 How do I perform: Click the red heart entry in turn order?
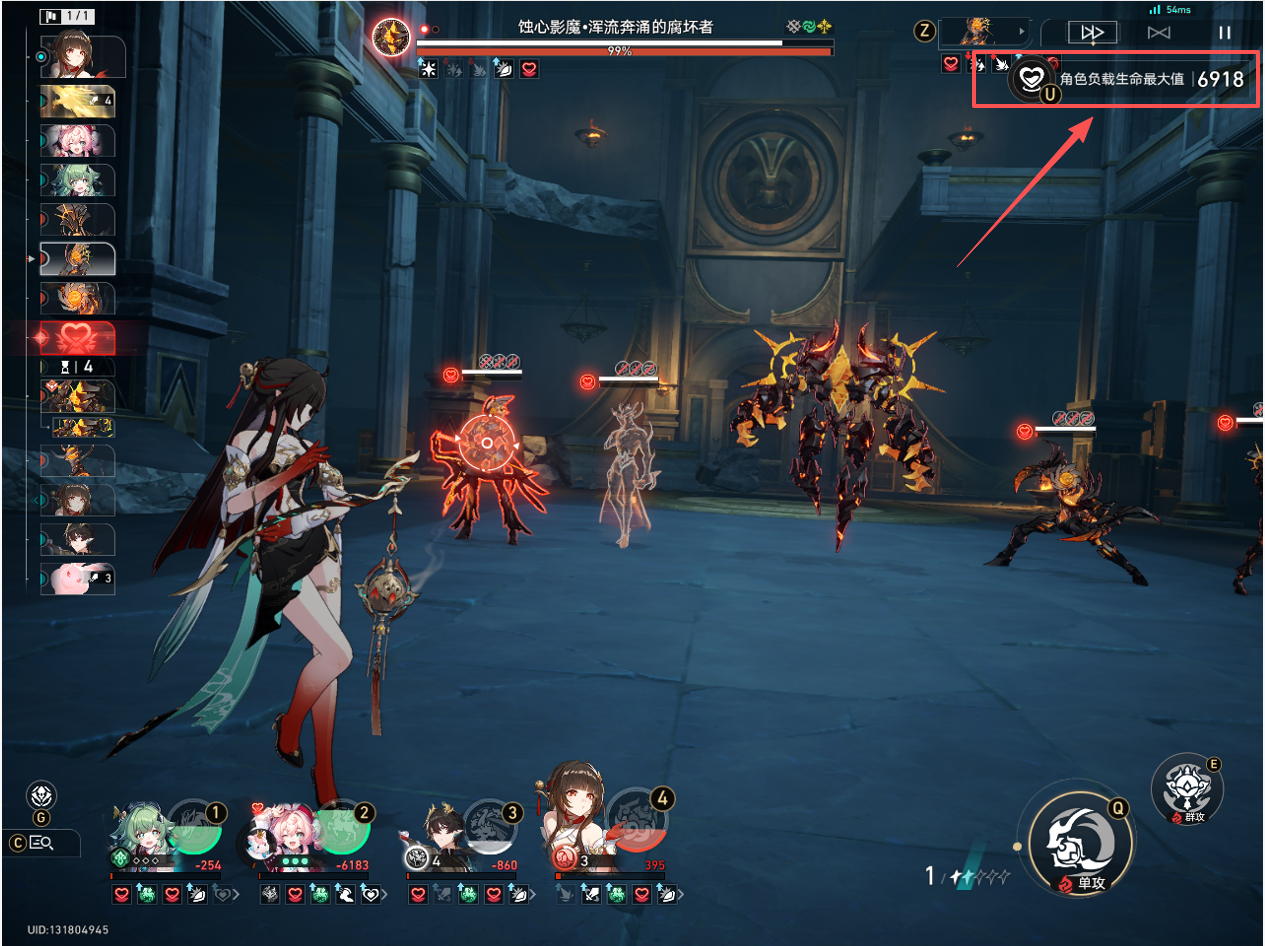pyautogui.click(x=77, y=339)
